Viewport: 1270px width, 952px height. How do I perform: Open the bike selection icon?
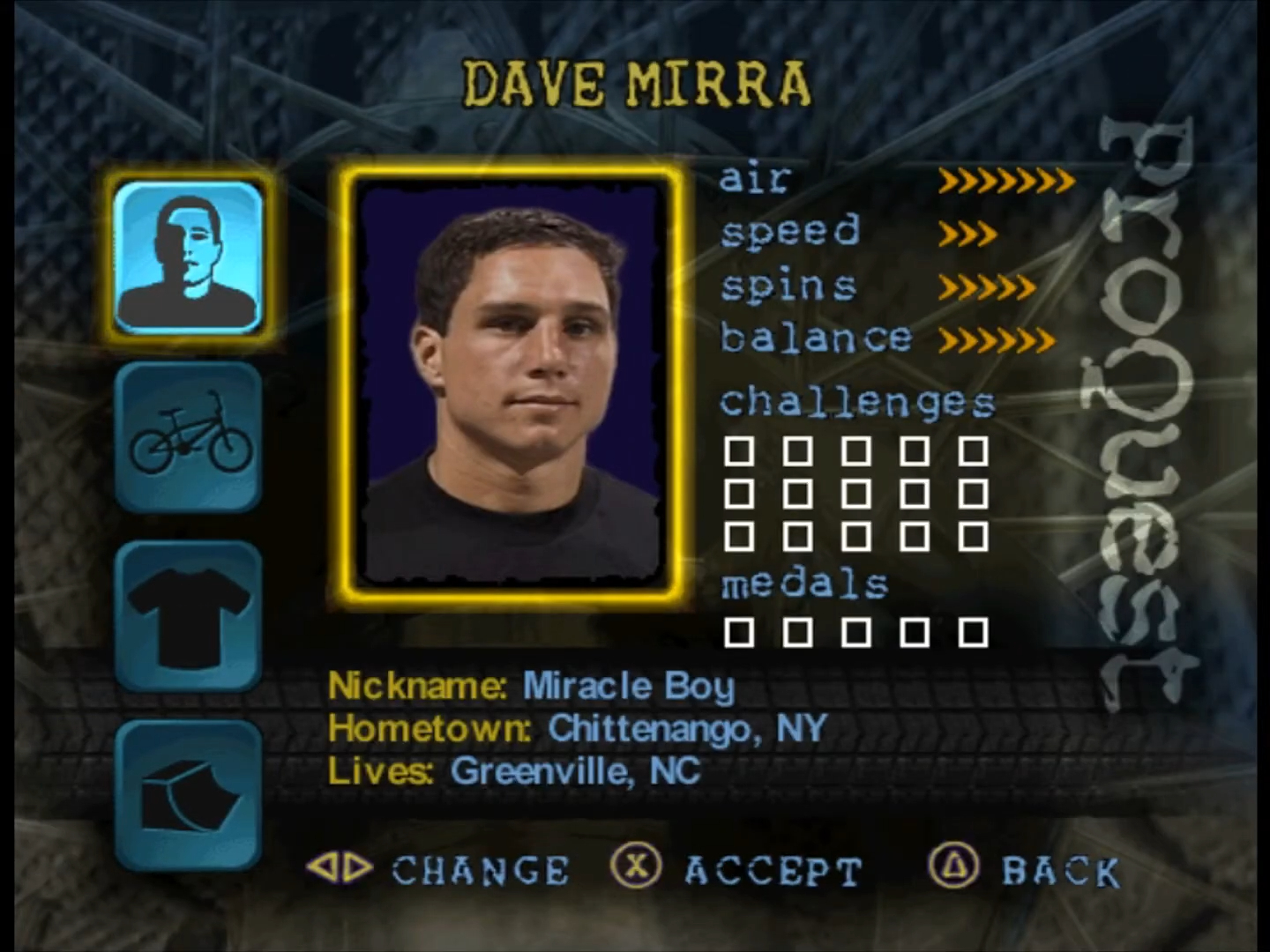(188, 438)
